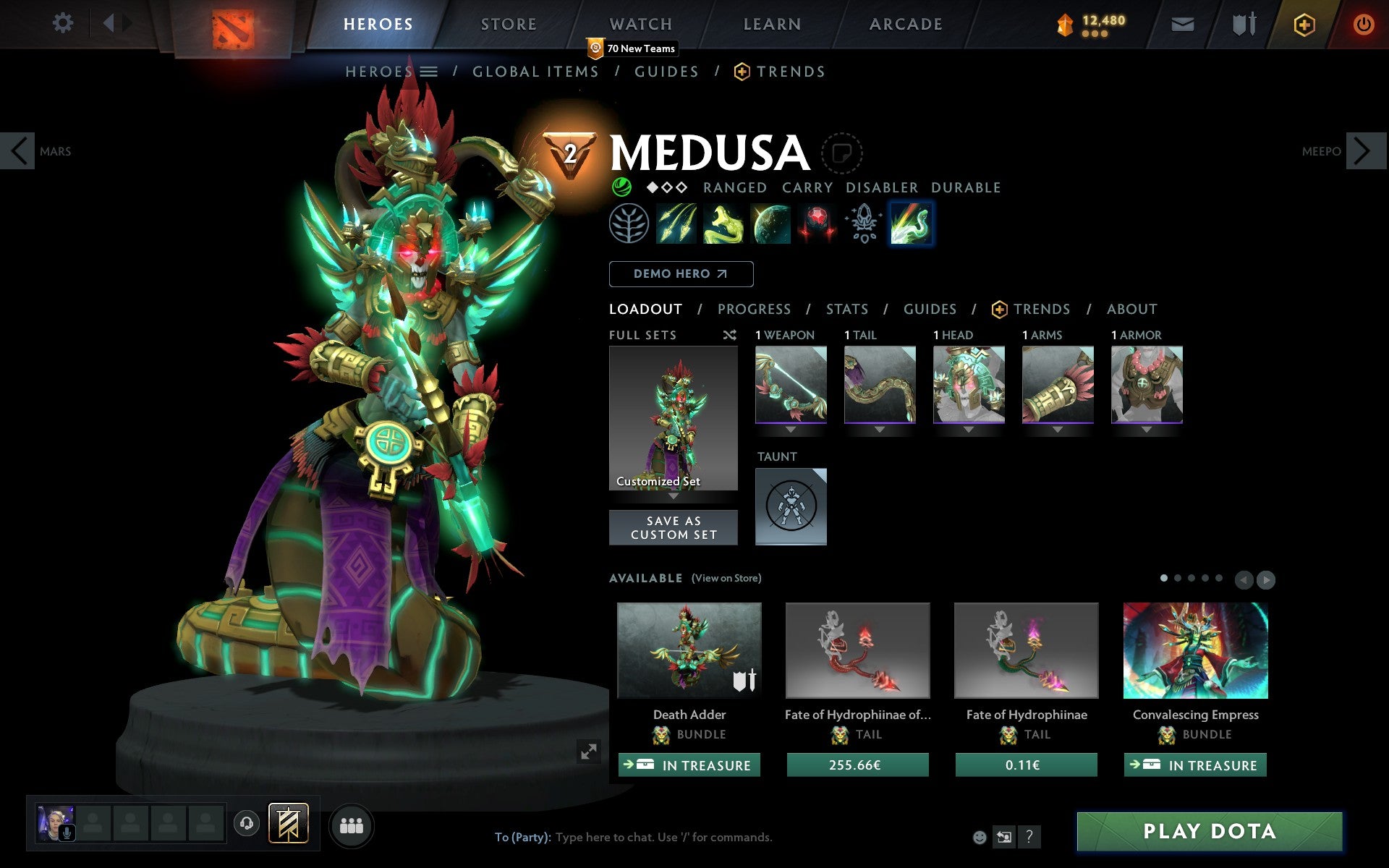Expand the weapon slot item dropdown
Image resolution: width=1389 pixels, height=868 pixels.
(791, 428)
